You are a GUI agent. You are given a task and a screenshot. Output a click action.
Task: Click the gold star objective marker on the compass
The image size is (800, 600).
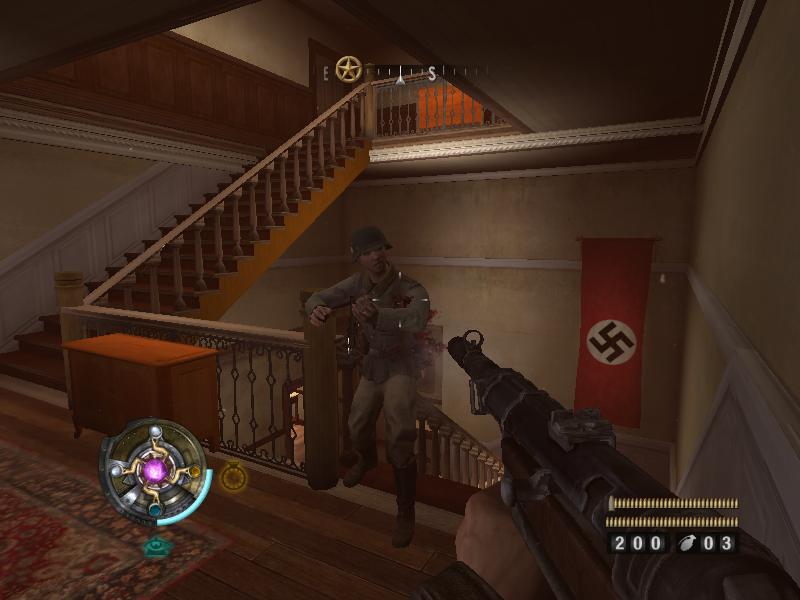click(348, 69)
